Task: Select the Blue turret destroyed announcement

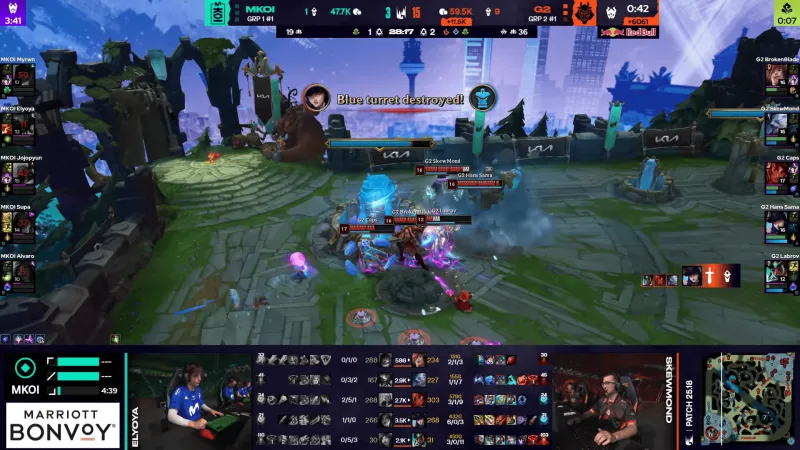Action: 400,99
